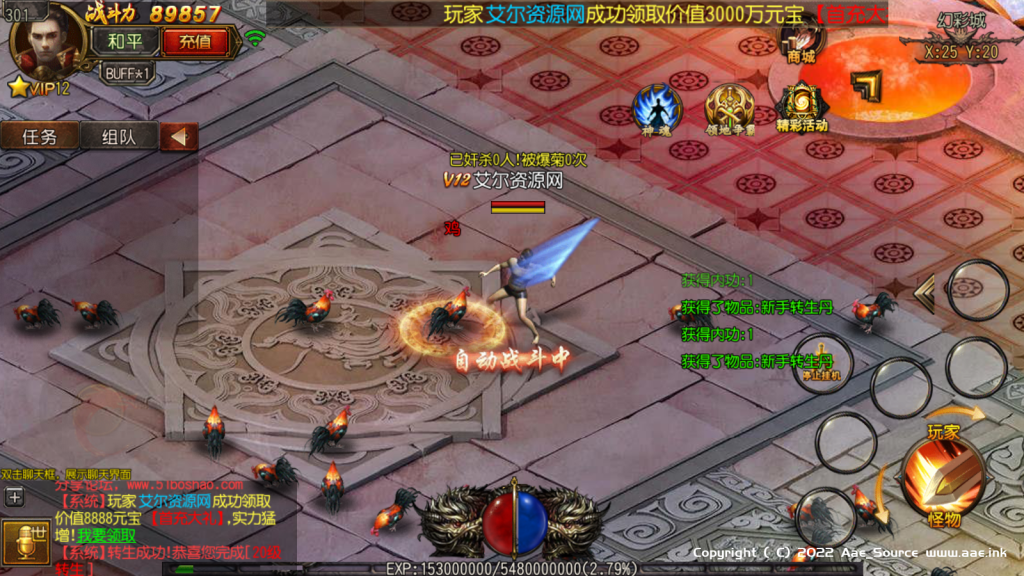Use the flaming sword attack button
This screenshot has width=1024, height=576.
(944, 478)
